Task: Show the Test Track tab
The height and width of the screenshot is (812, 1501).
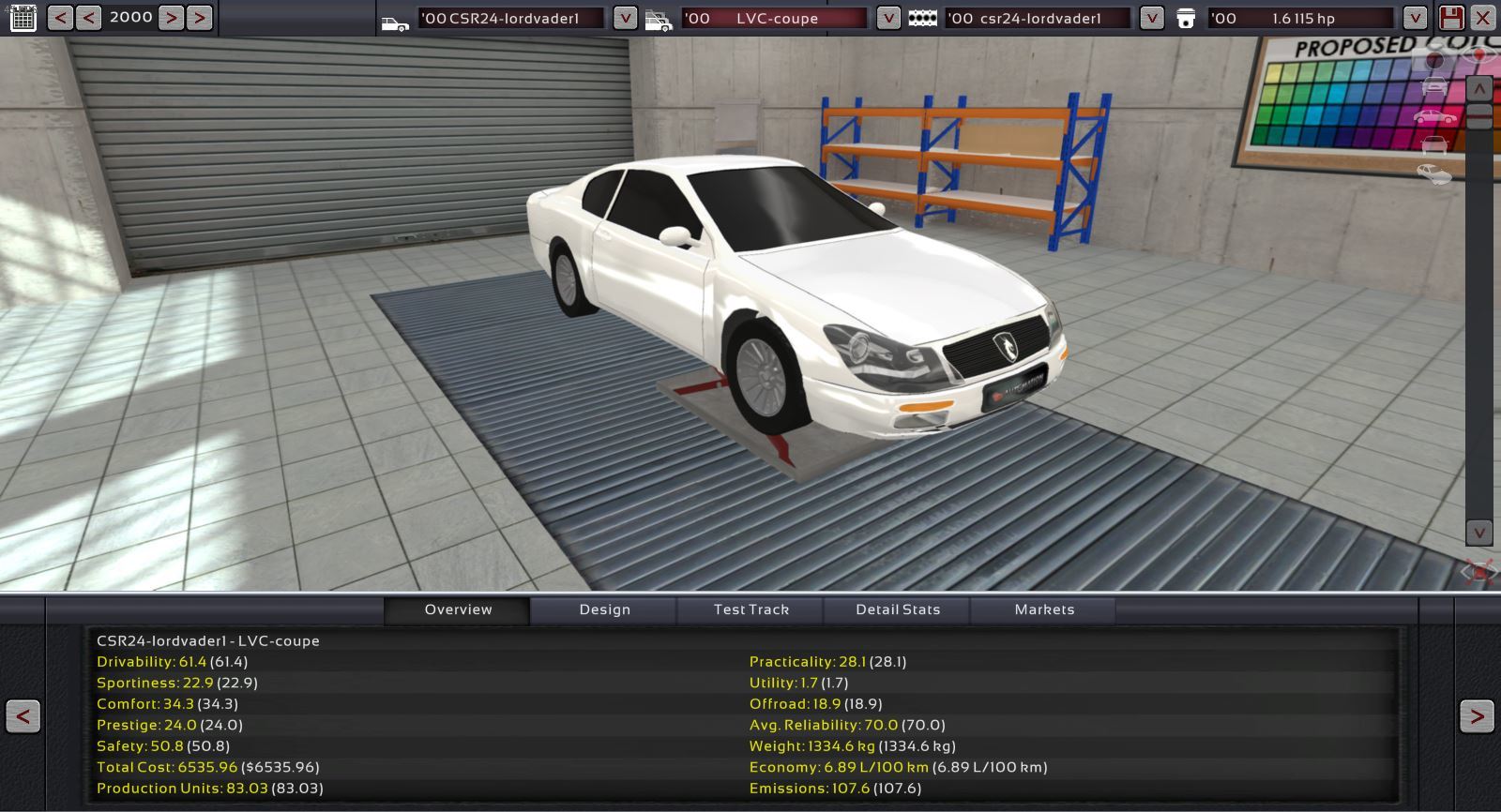Action: pyautogui.click(x=750, y=610)
